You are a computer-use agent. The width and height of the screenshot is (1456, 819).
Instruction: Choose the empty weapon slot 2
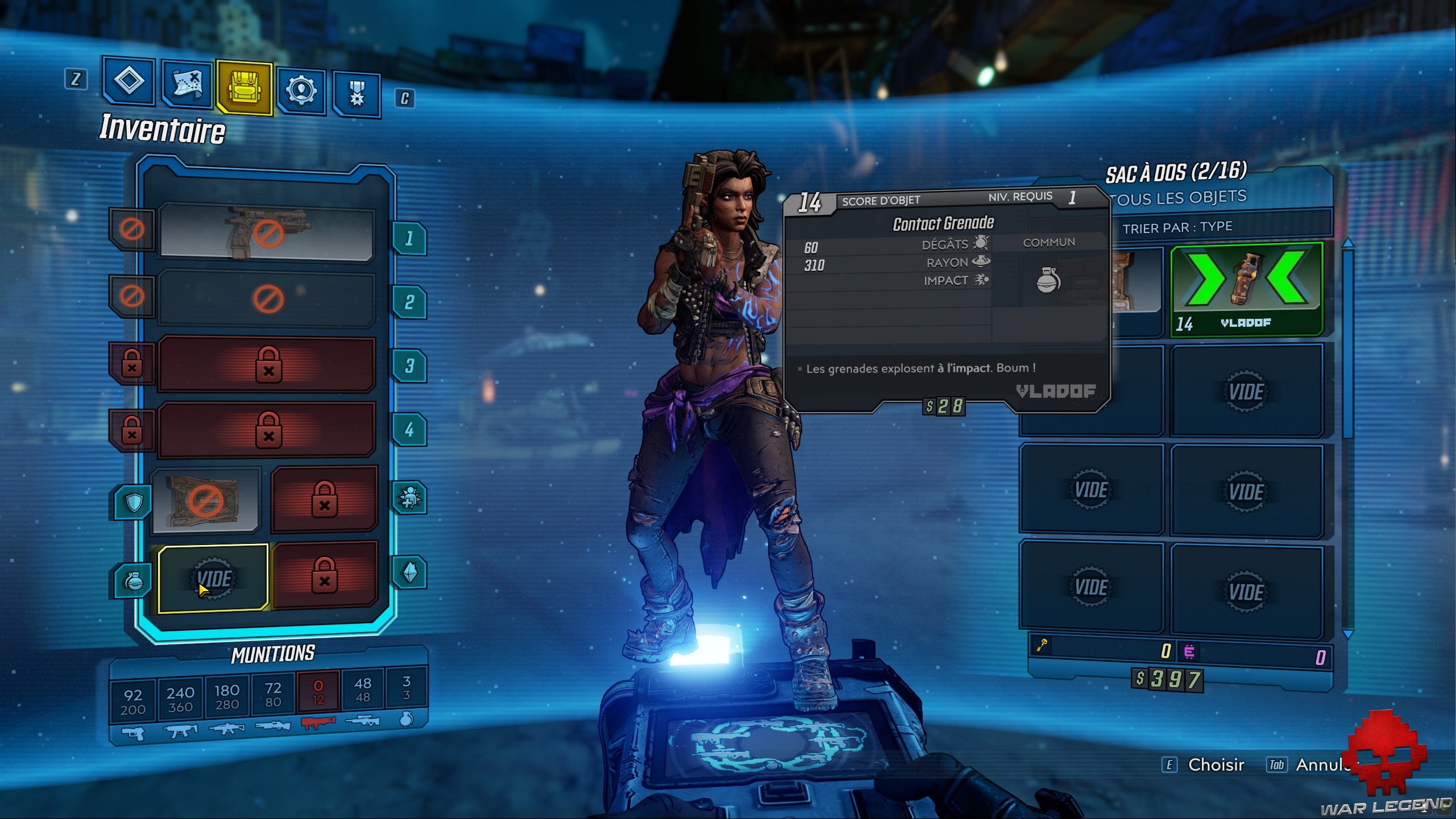coord(267,298)
